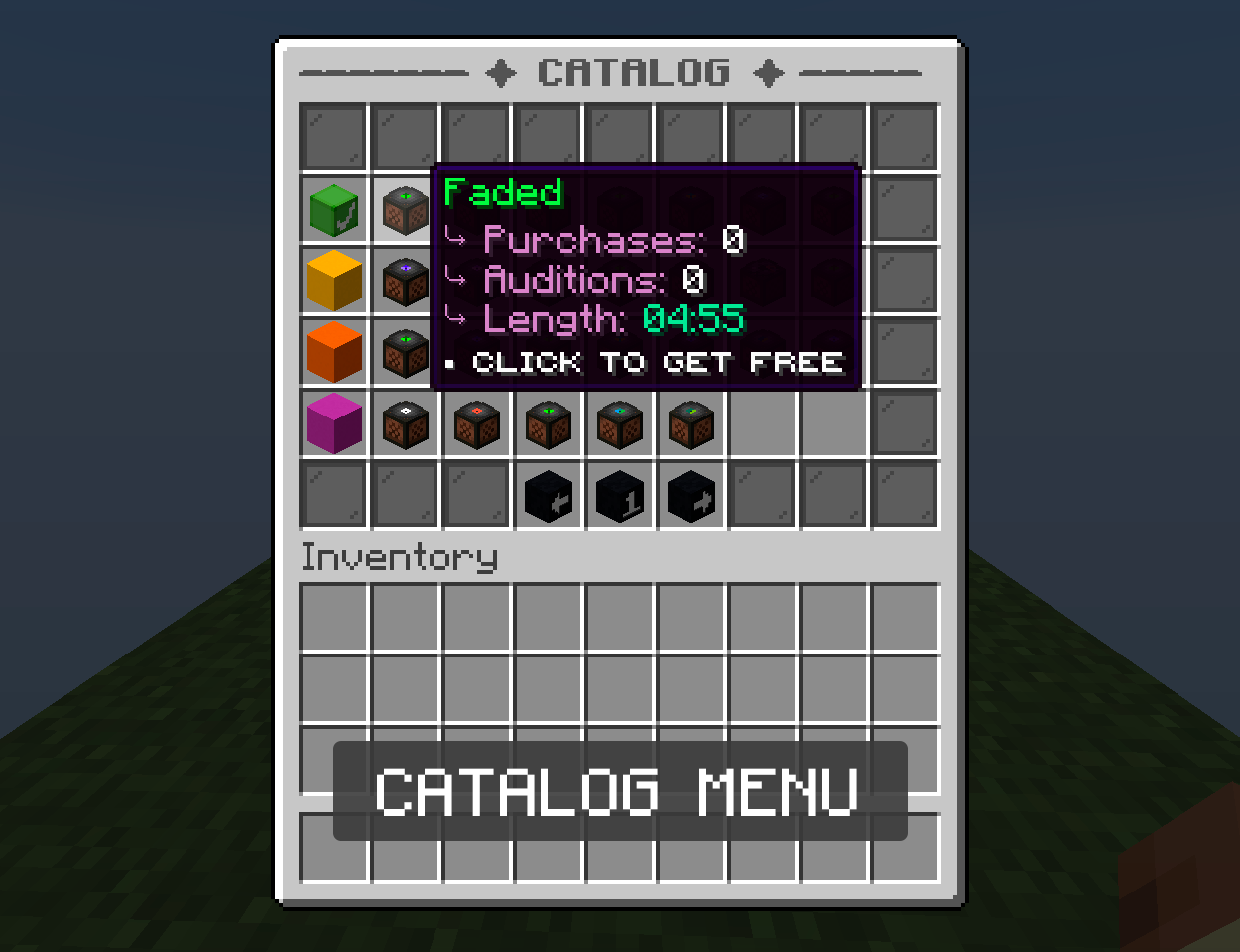This screenshot has width=1240, height=952.
Task: Go to the previous catalog page
Action: 548,496
